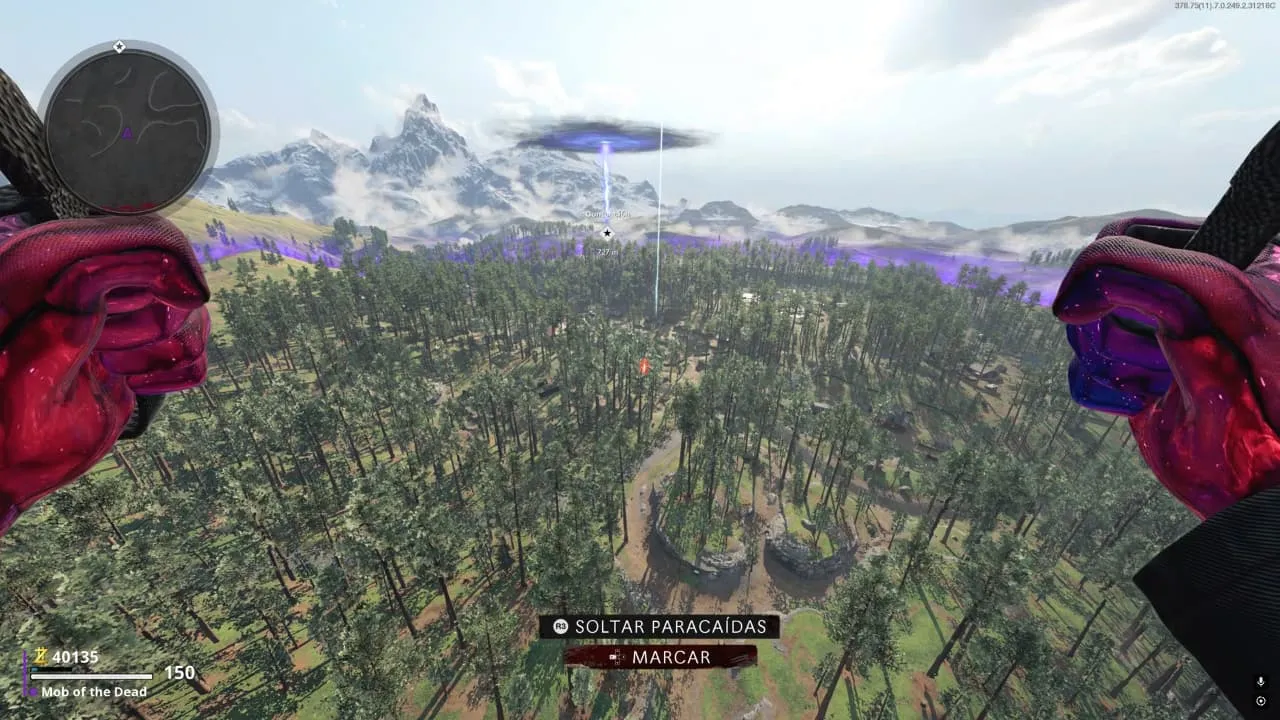The image size is (1280, 720).
Task: Choose the Soltar Paracaídas action
Action: tap(660, 627)
